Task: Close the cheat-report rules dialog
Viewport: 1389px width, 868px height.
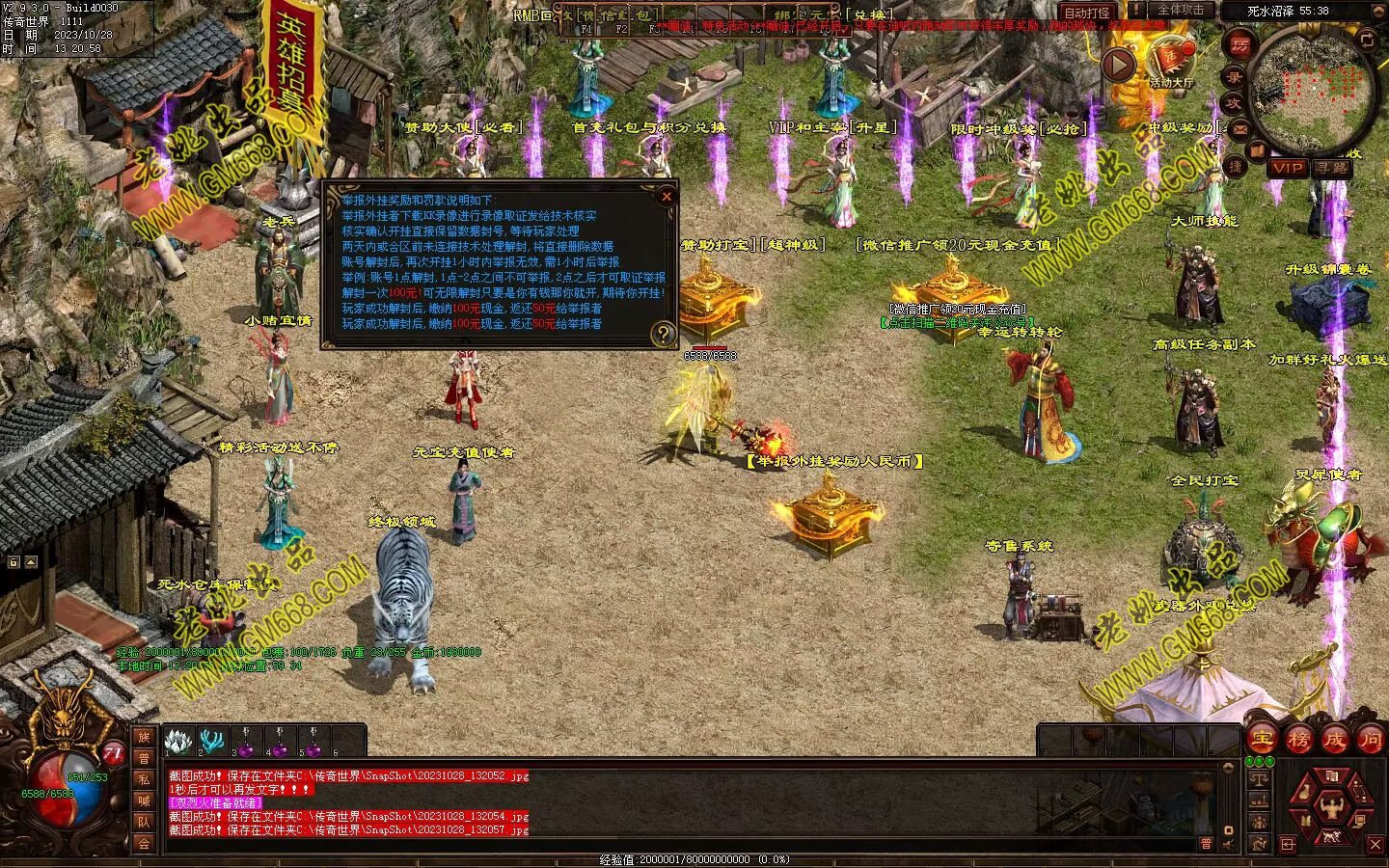Action: coord(666,197)
